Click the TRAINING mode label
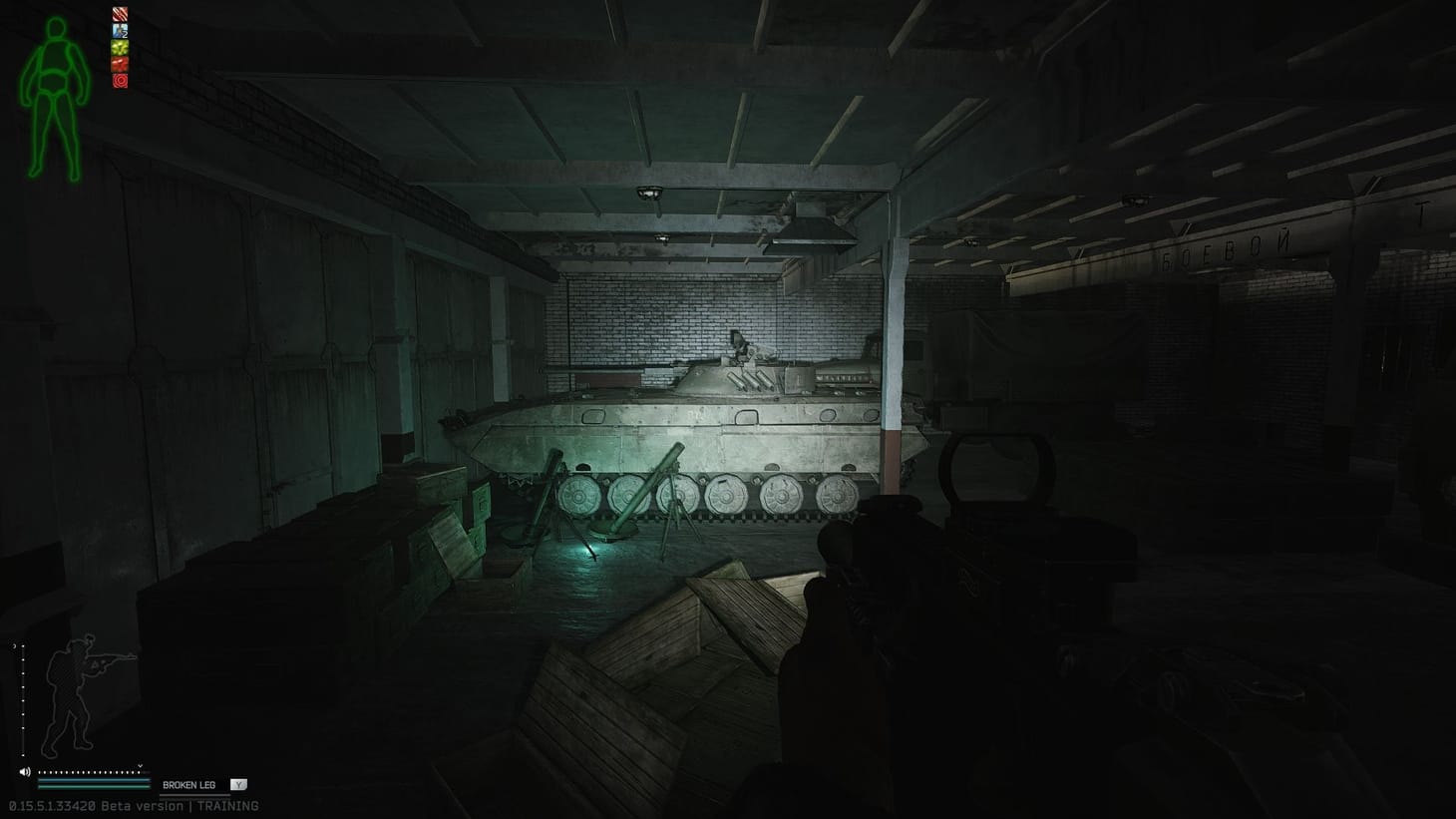 pyautogui.click(x=227, y=806)
